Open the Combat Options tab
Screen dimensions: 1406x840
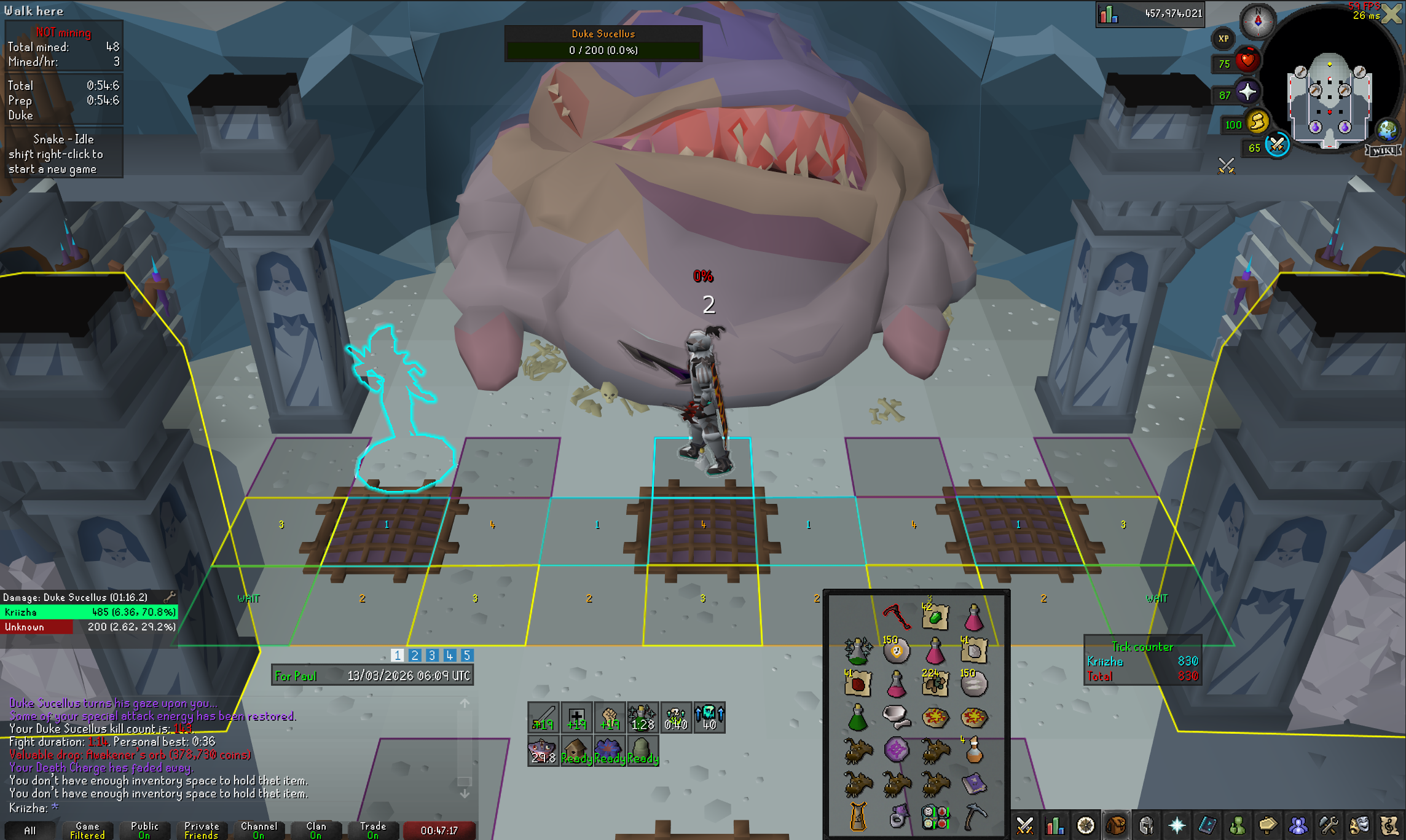tap(1024, 825)
